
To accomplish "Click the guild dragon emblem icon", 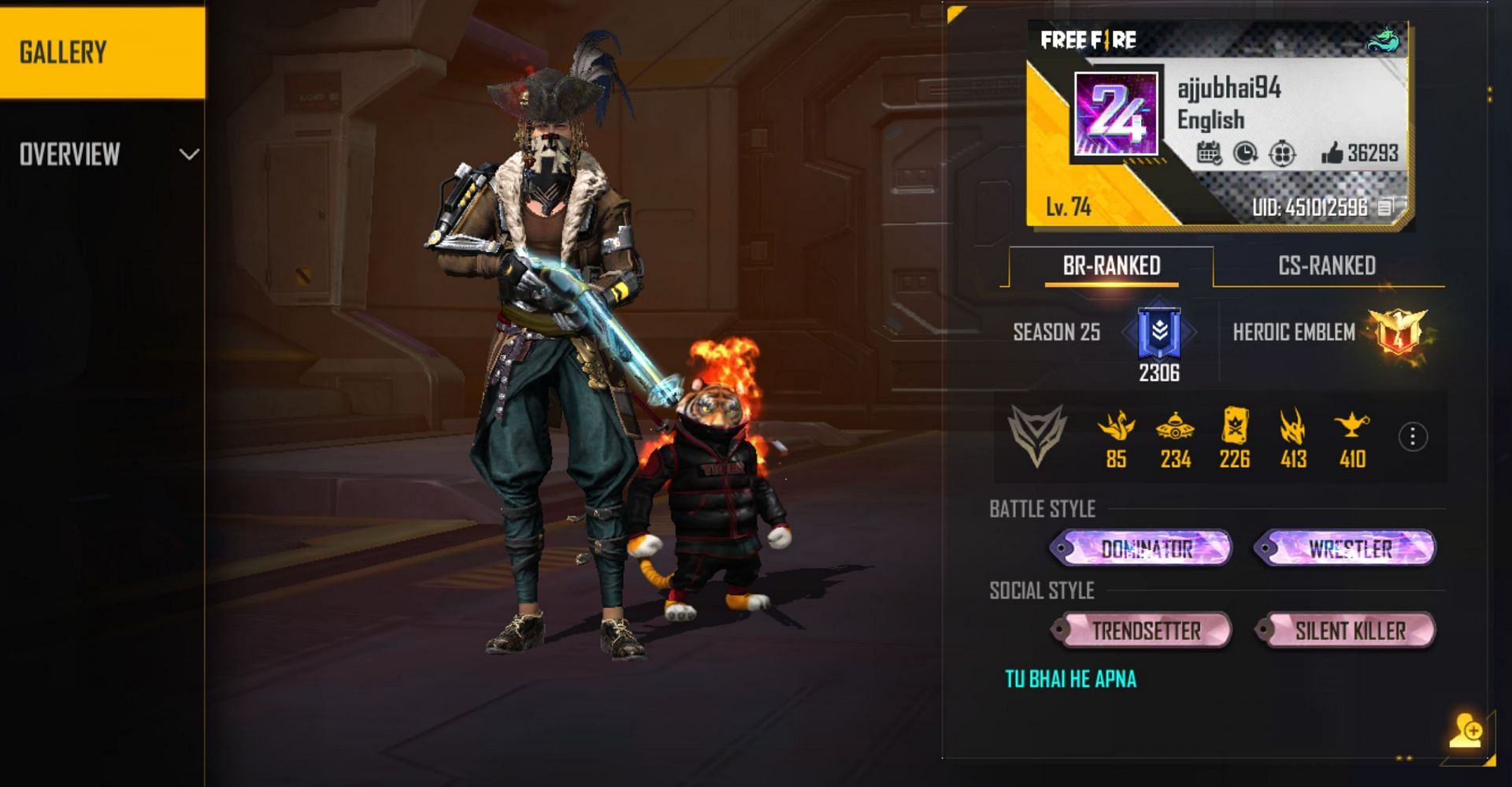I will tap(1382, 39).
